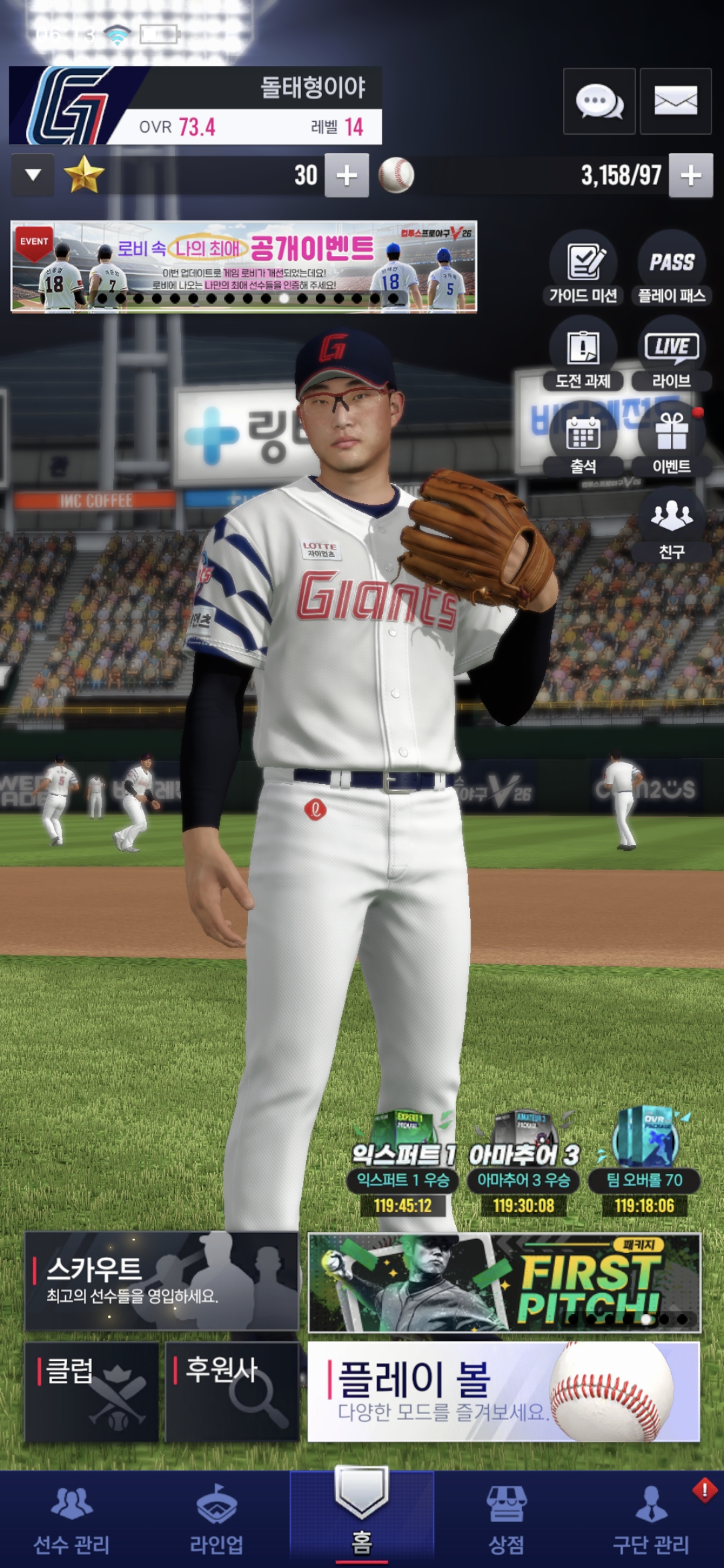
Task: Open the mailbox envelope icon
Action: pyautogui.click(x=675, y=101)
